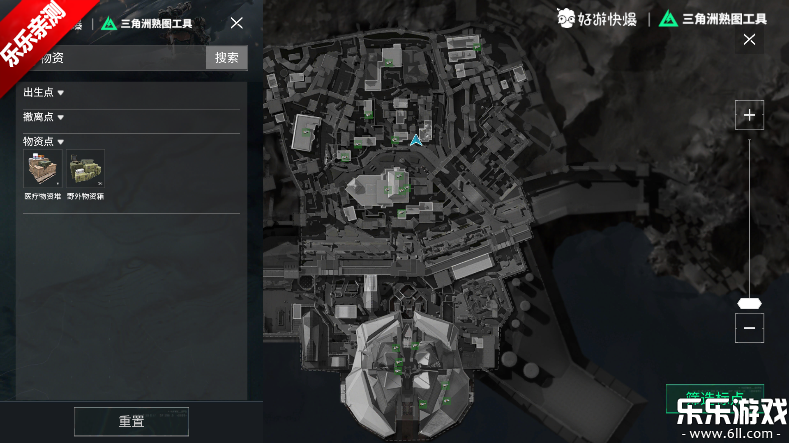
Task: Expand the 出生点 spawn point category
Action: coord(44,93)
